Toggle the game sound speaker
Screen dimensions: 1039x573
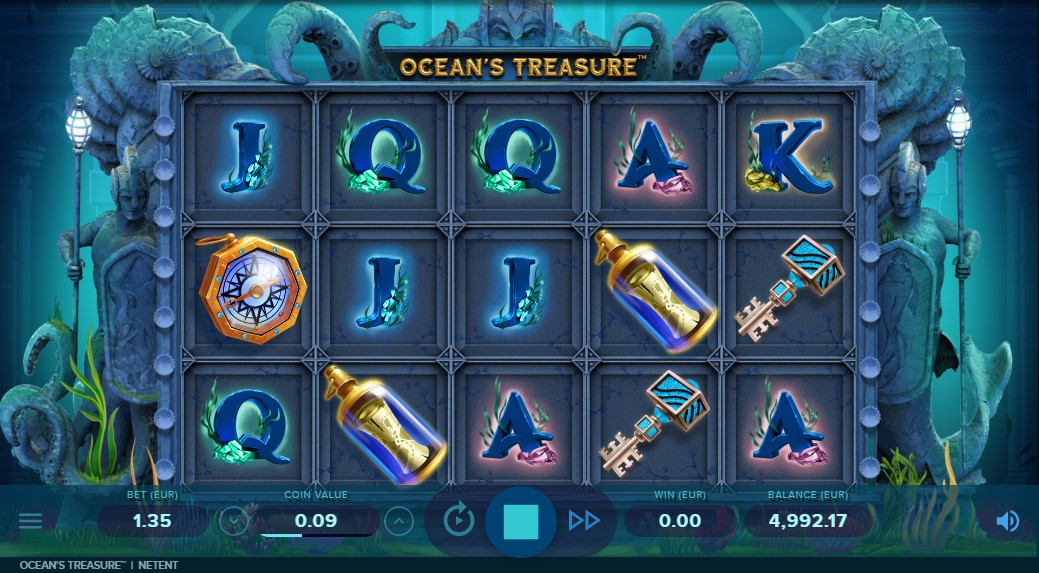click(x=1007, y=521)
